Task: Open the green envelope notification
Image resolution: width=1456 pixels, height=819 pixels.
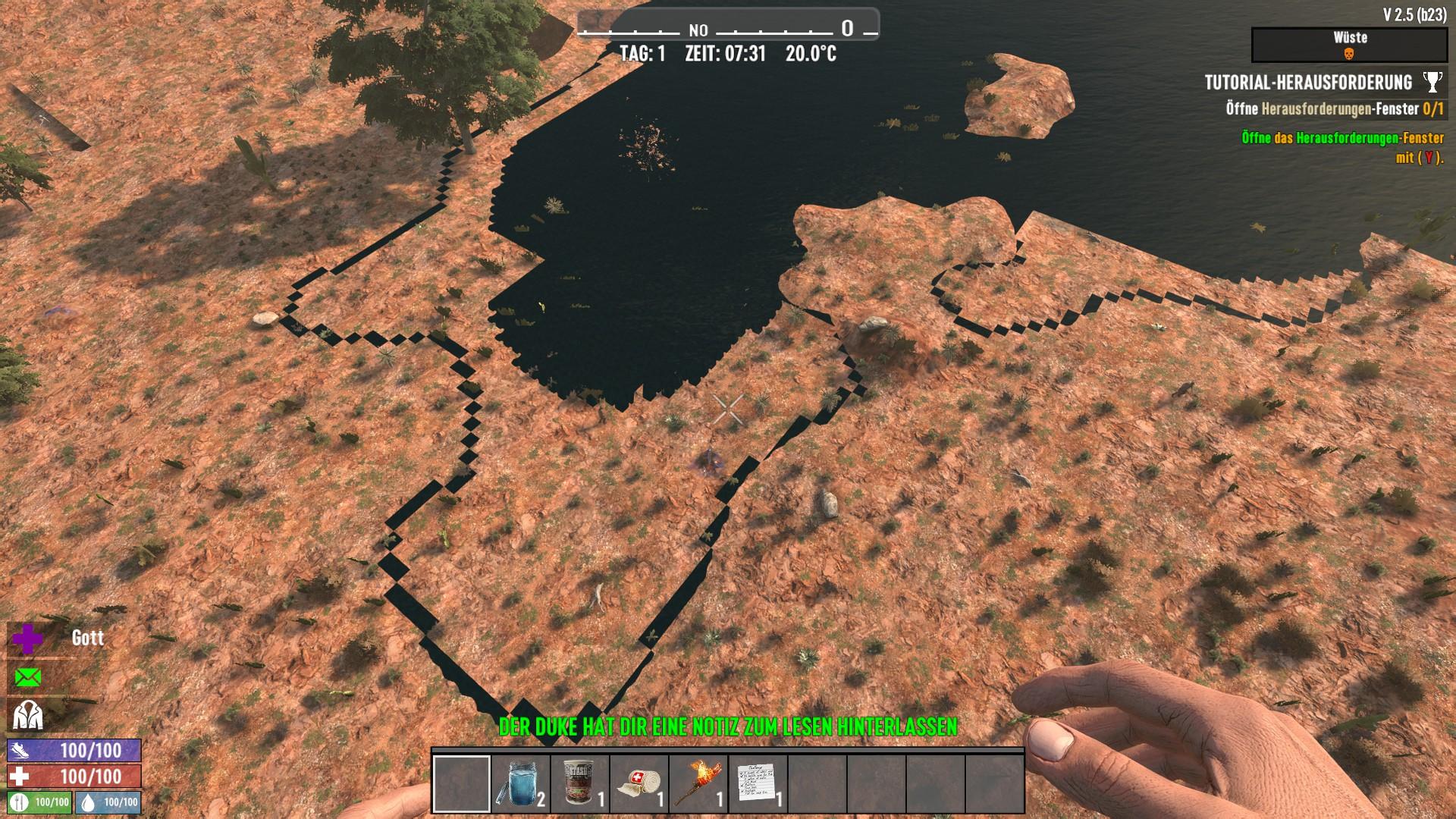Action: coord(28,677)
